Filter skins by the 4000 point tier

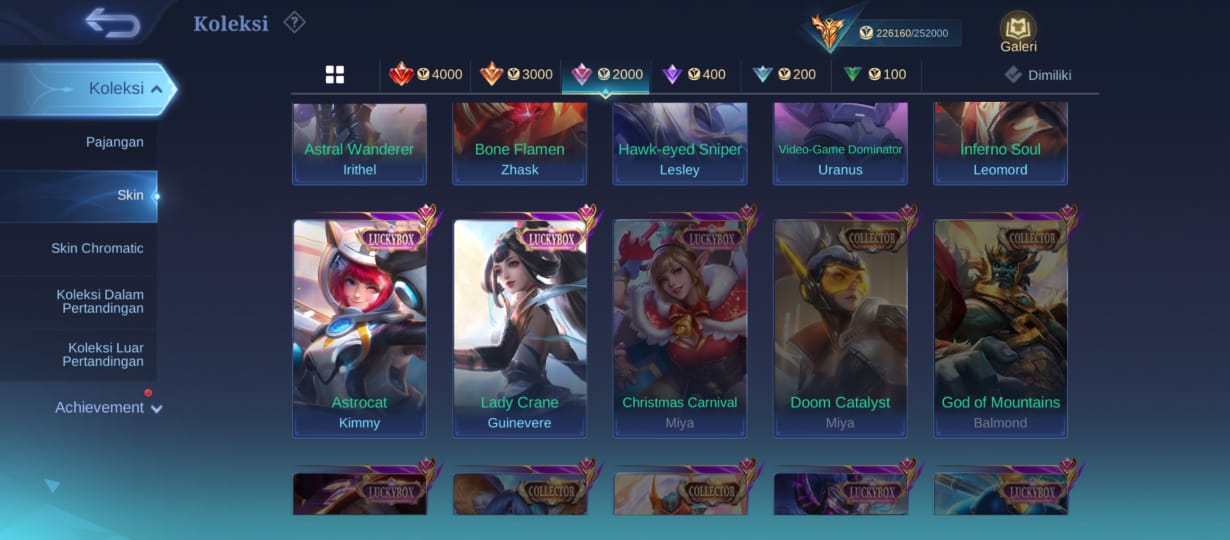(426, 75)
